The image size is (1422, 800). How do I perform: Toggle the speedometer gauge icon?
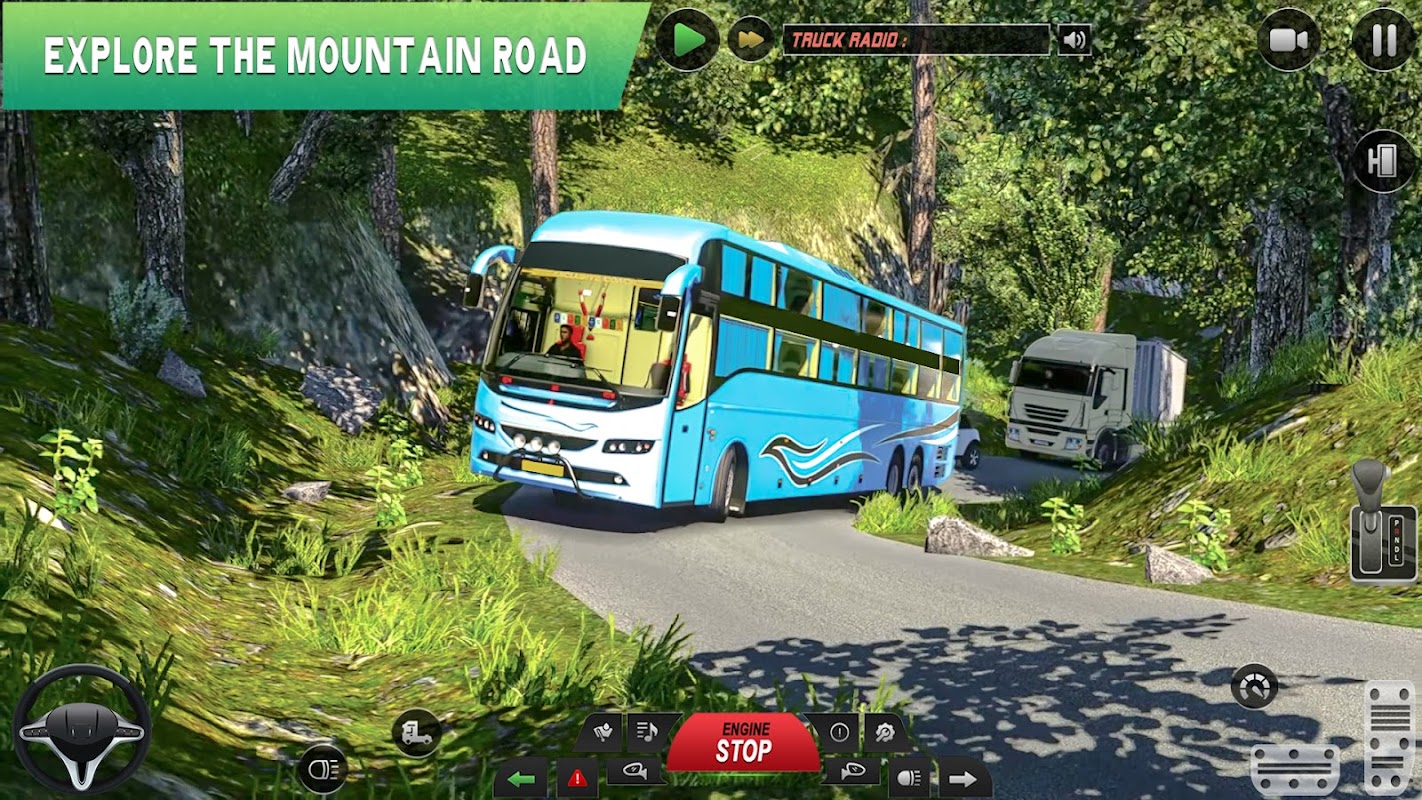click(1254, 687)
